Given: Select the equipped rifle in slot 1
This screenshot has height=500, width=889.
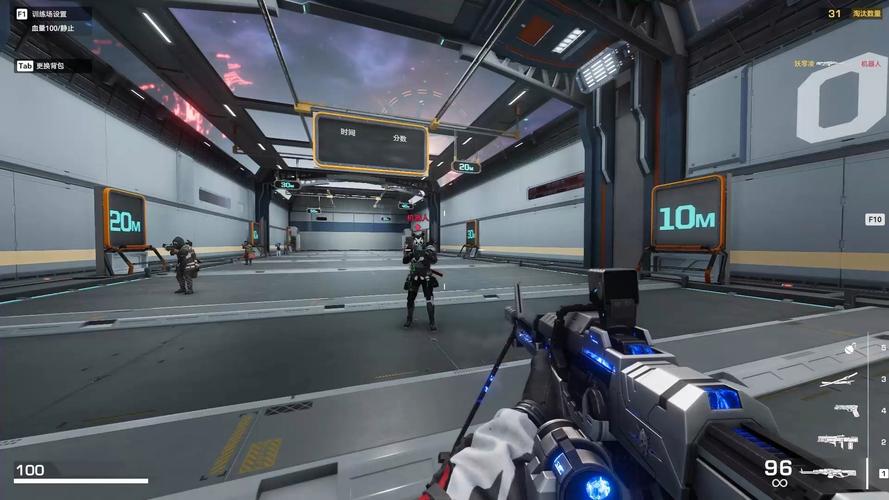Looking at the screenshot, I should [827, 472].
